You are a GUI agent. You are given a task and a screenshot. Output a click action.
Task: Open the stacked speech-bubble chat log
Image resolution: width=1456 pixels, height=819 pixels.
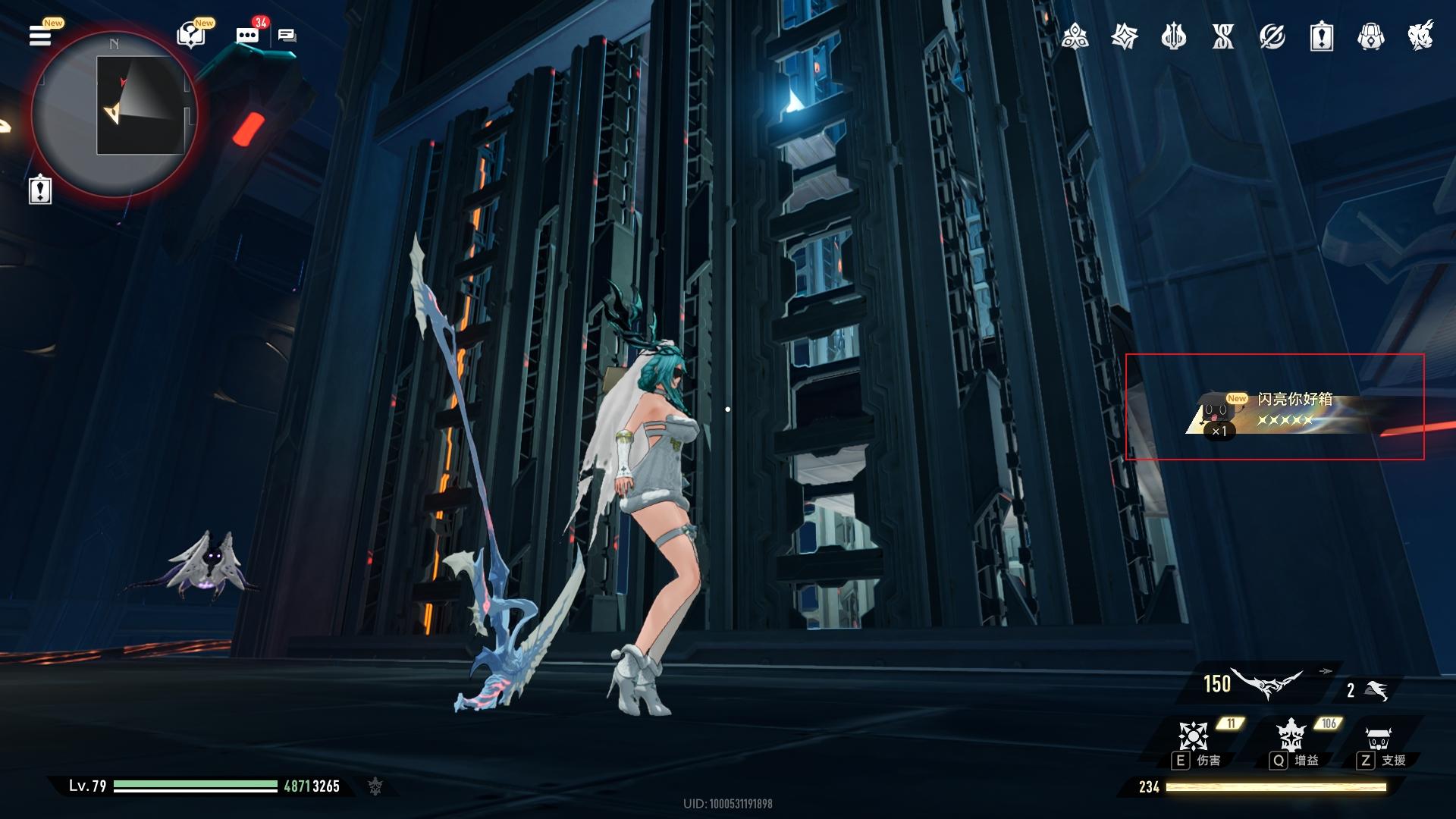pos(287,35)
